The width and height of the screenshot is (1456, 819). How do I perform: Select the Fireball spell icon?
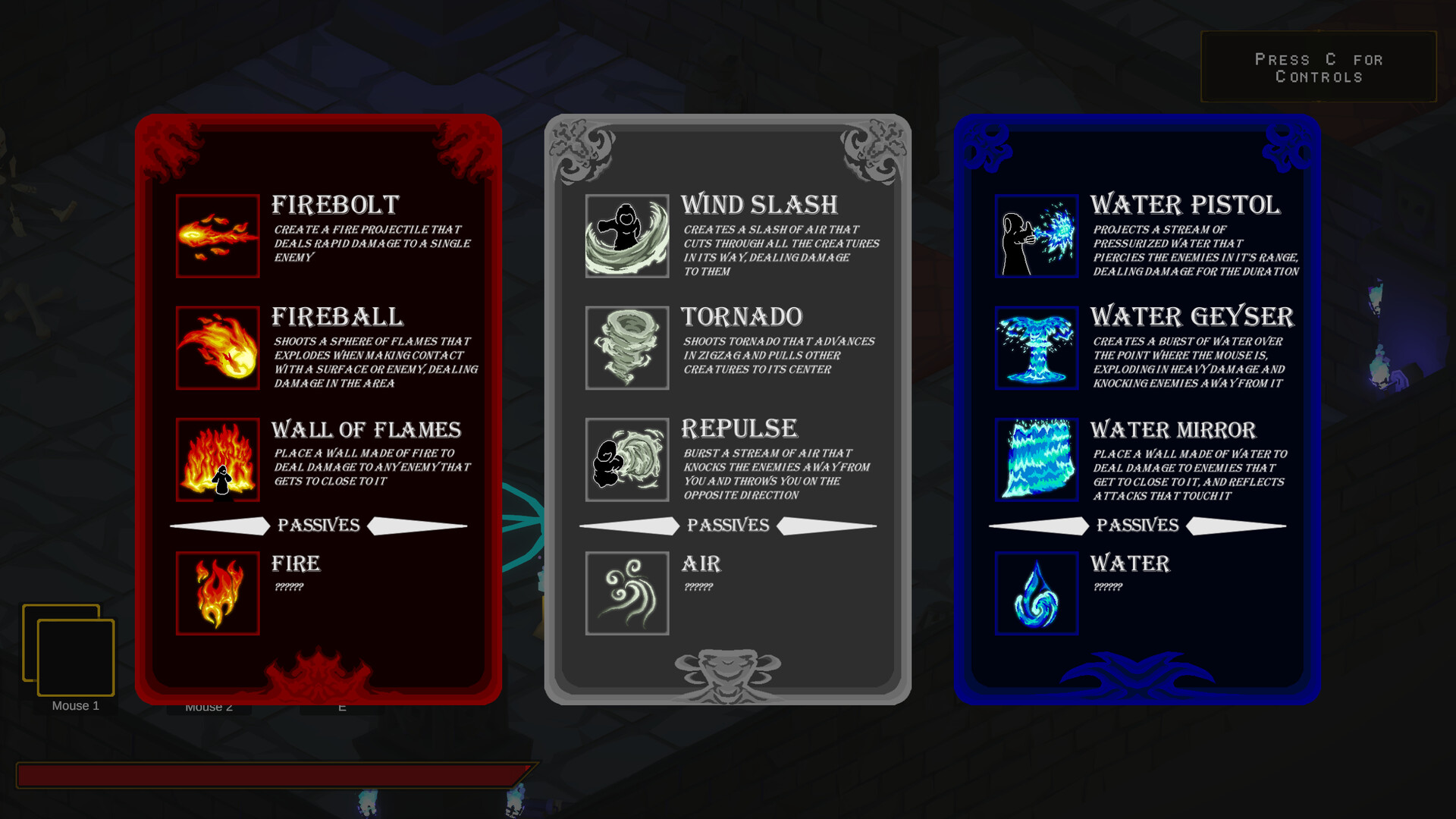(218, 348)
